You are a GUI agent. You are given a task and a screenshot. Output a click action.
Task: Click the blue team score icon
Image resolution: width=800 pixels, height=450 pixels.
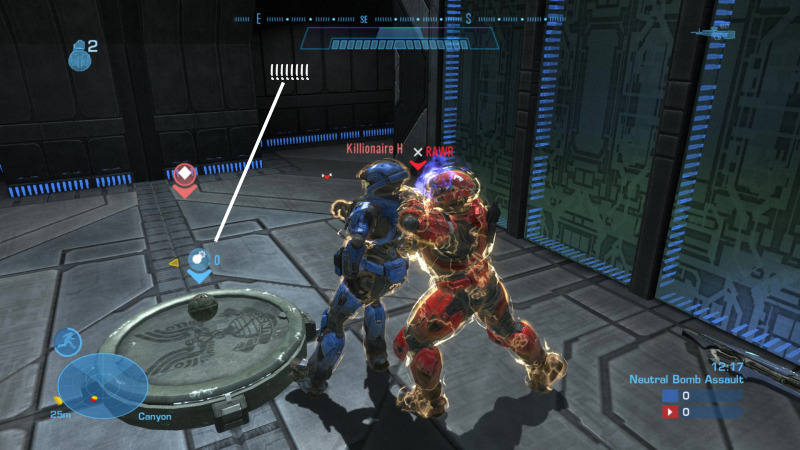click(x=669, y=395)
